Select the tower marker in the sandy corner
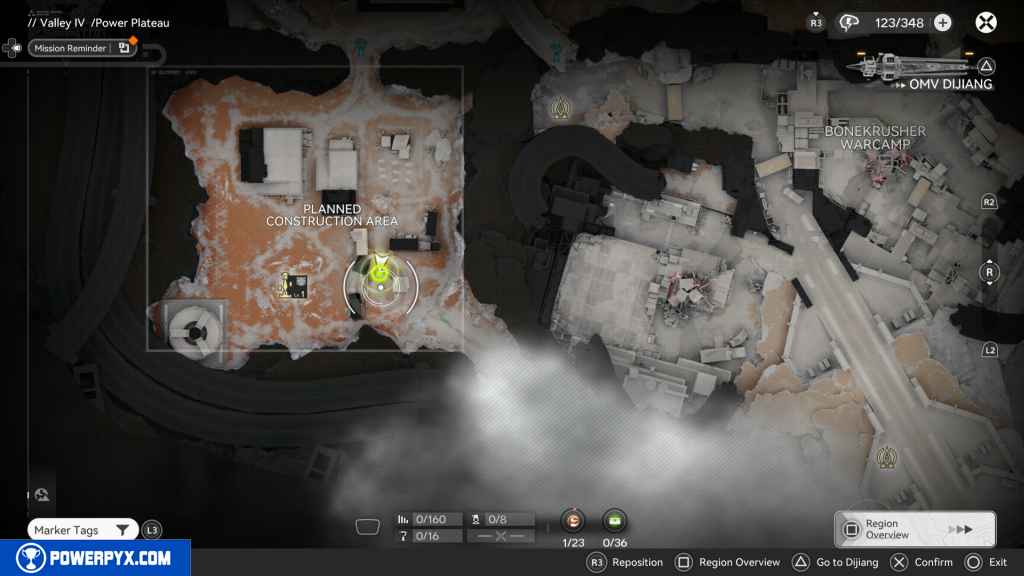This screenshot has height=576, width=1024. click(886, 457)
